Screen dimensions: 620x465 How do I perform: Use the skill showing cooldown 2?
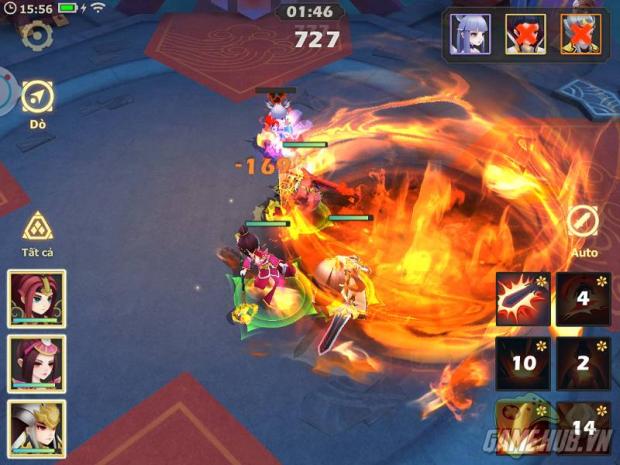[583, 363]
